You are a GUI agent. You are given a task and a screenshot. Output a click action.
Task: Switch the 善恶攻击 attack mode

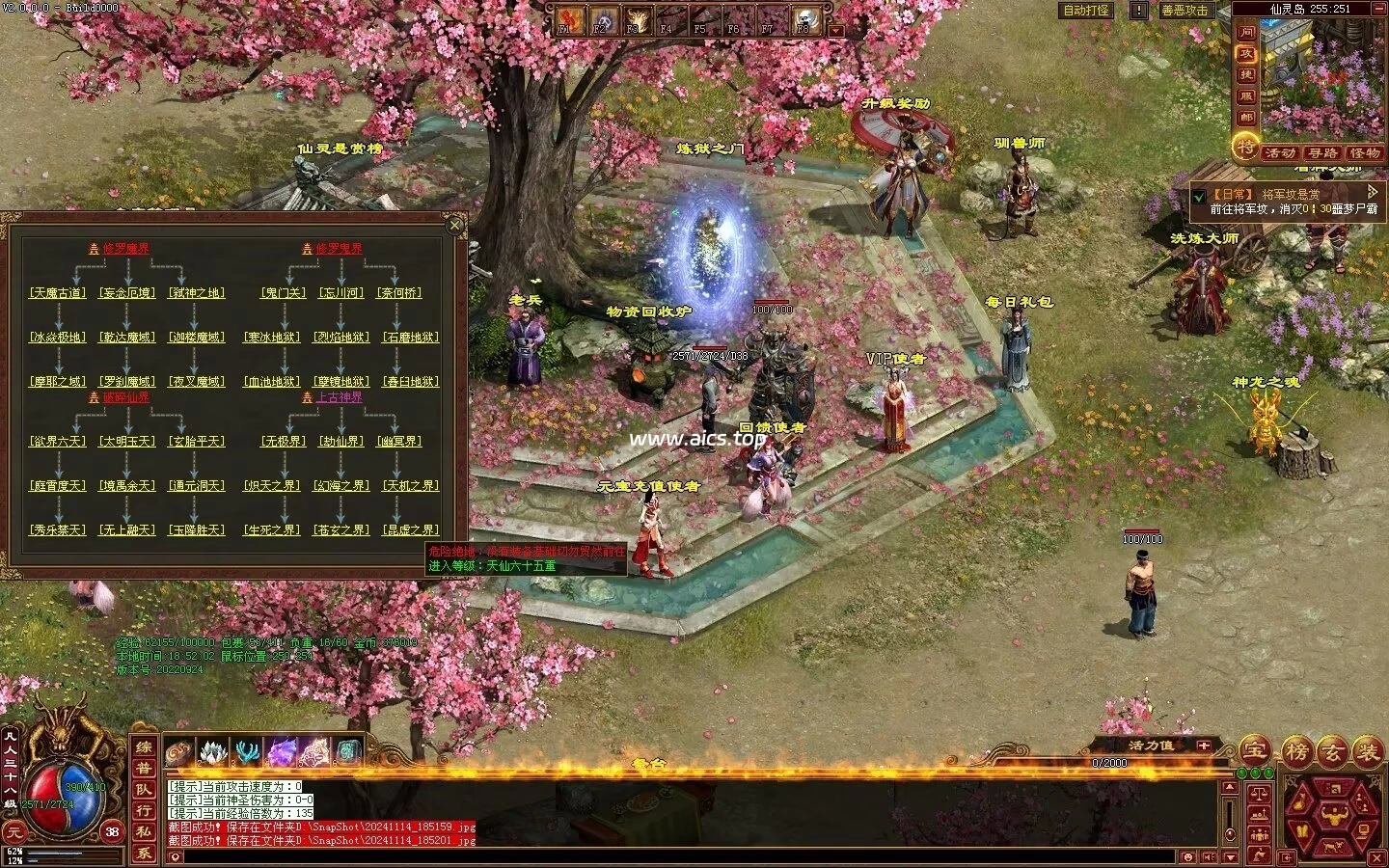(1184, 11)
